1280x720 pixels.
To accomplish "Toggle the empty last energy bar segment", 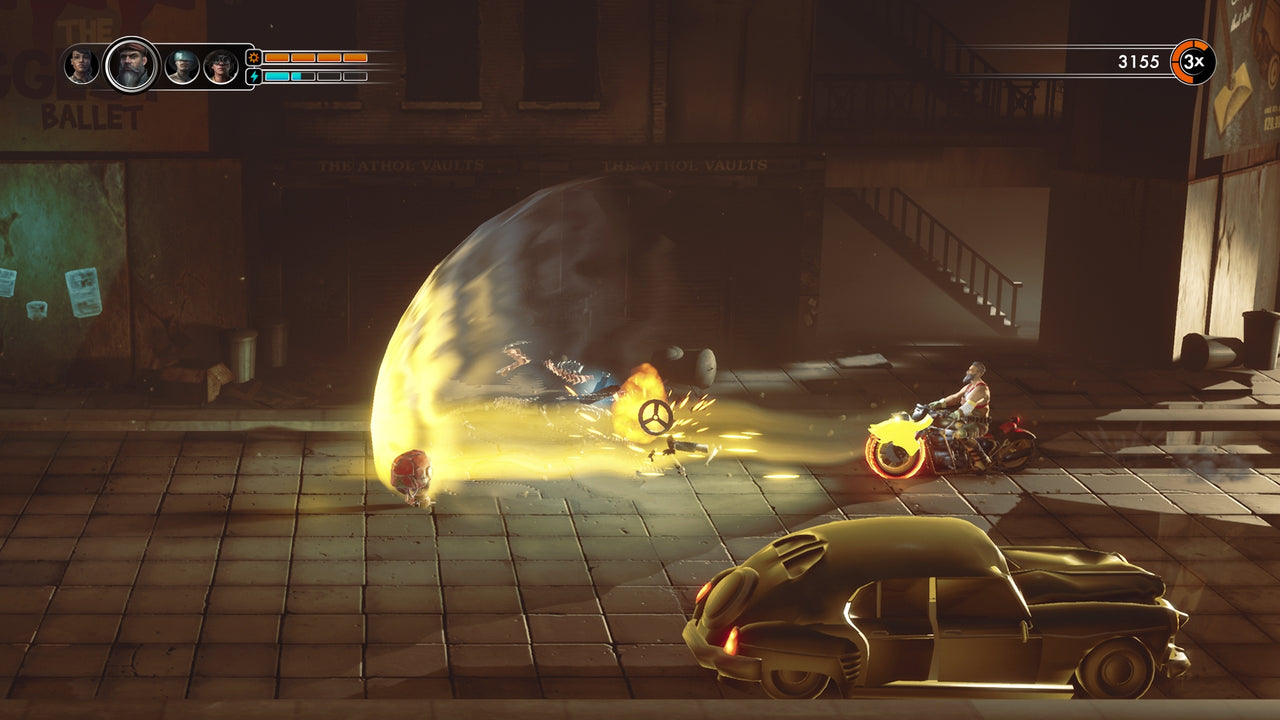I will click(x=356, y=75).
